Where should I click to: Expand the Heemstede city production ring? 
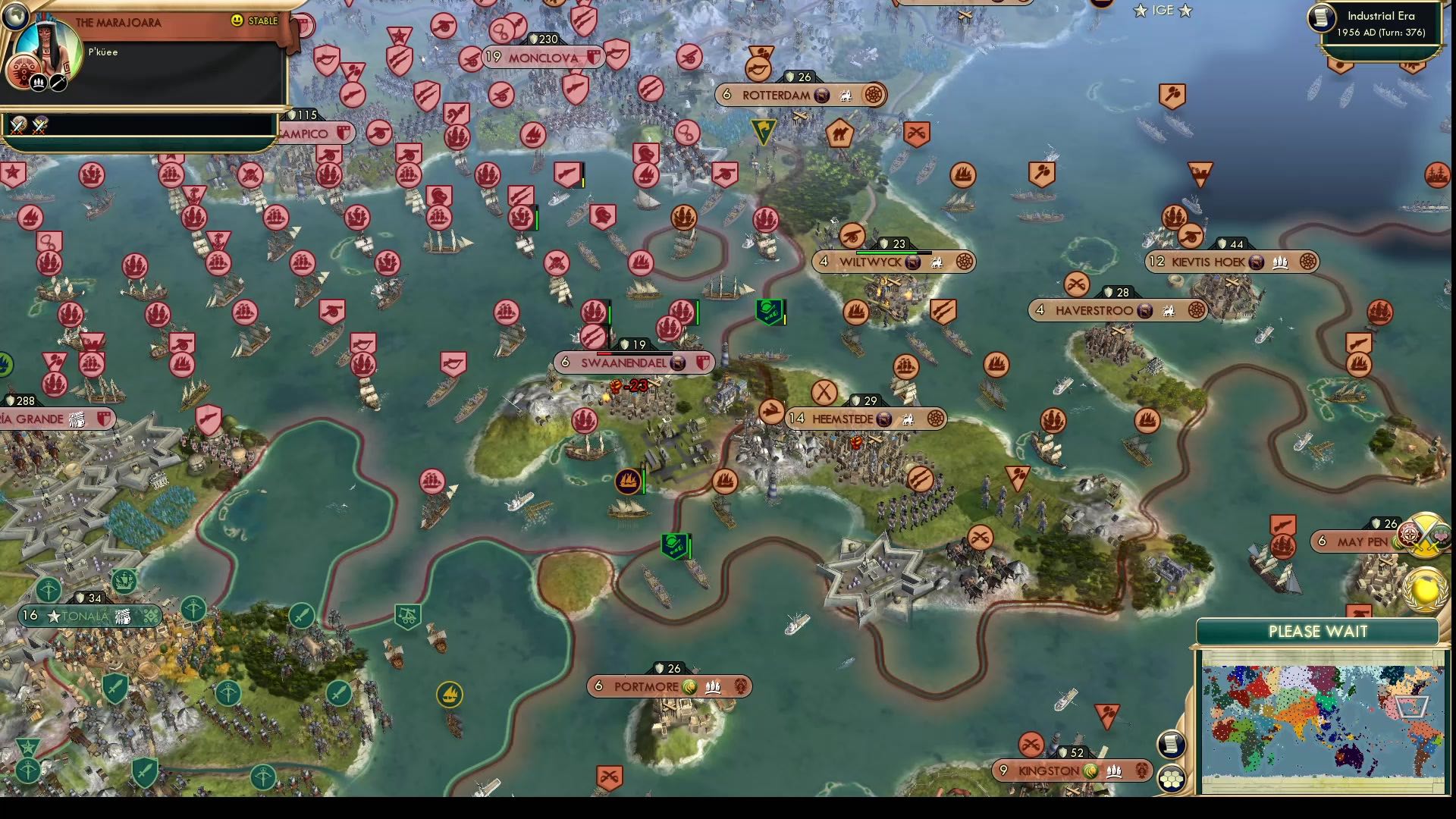coord(934,419)
